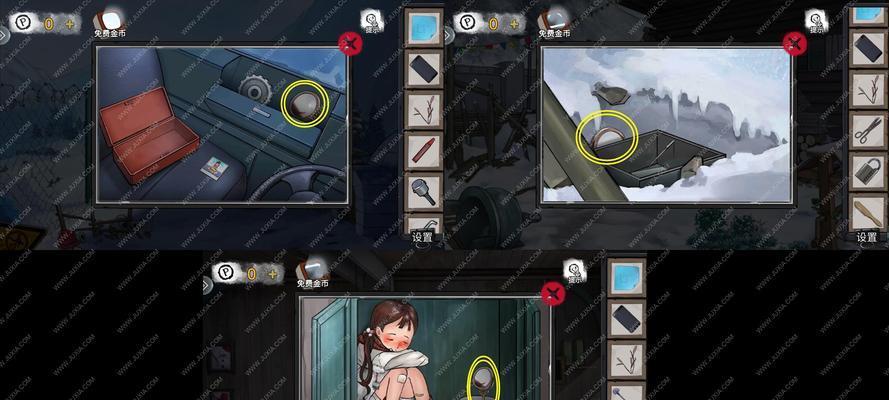Select the wooden paddle inventory slot
This screenshot has height=400, width=889.
865,211
